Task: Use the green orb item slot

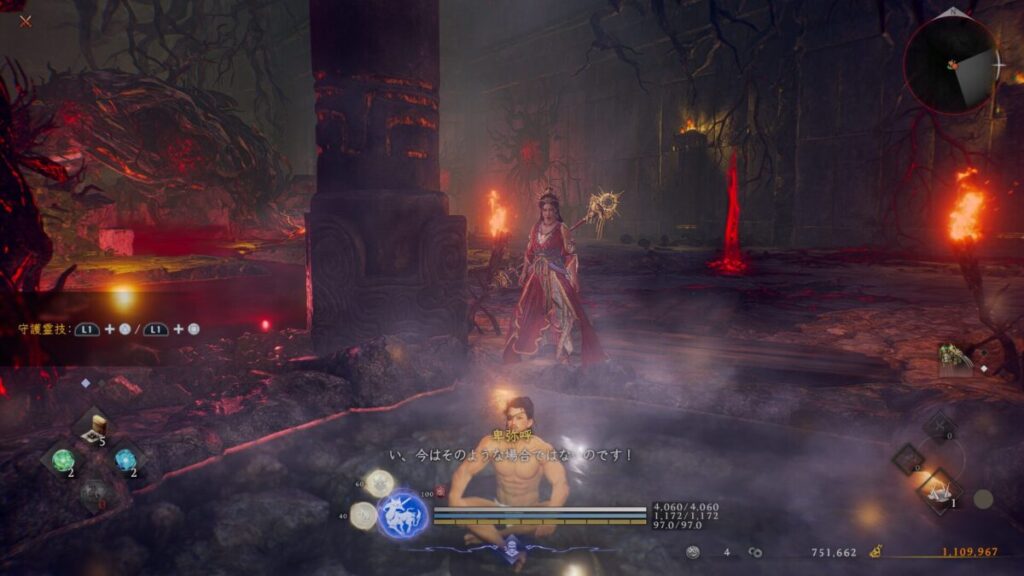Action: [x=64, y=460]
